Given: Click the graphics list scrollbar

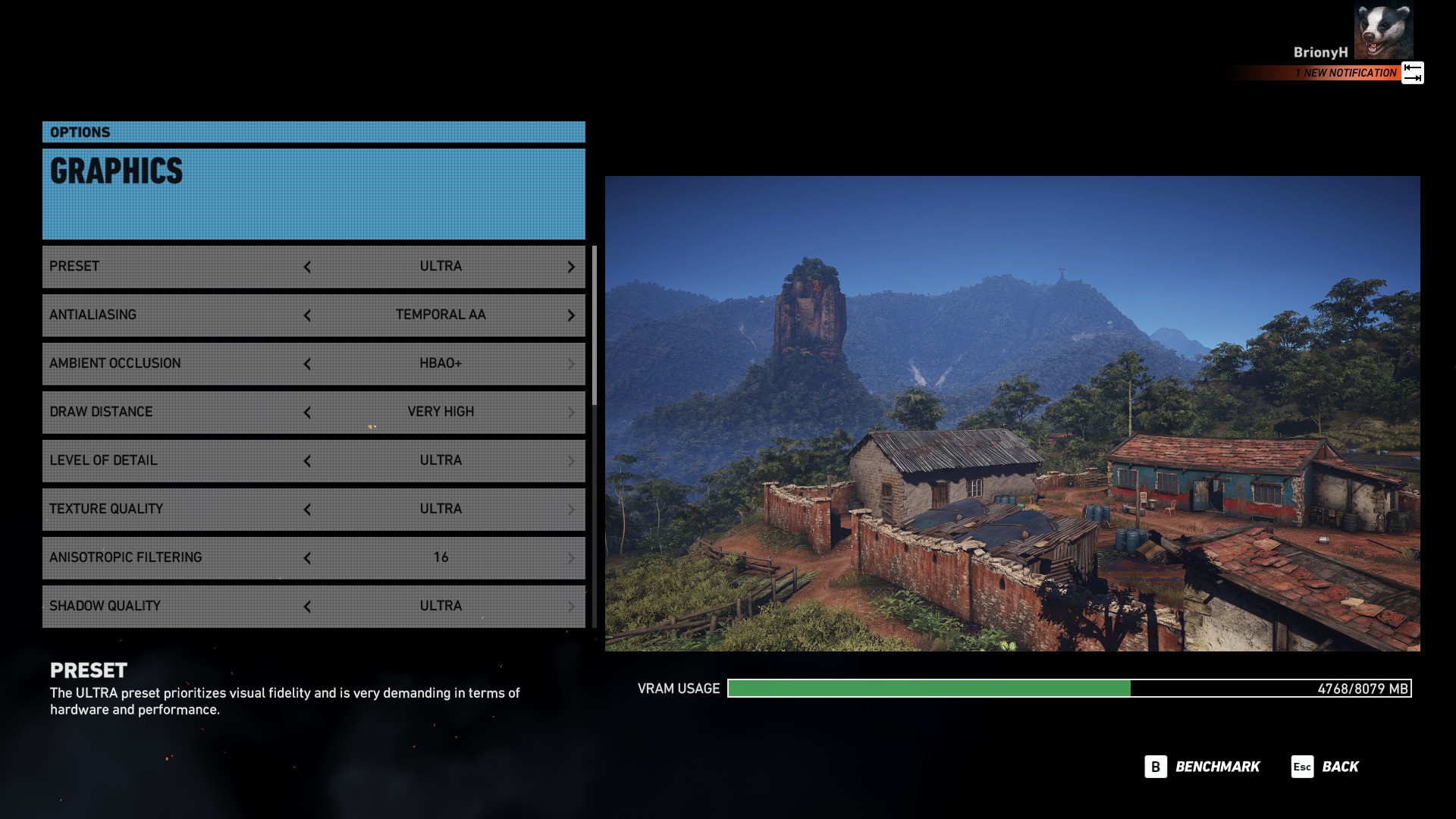Looking at the screenshot, I should (x=595, y=326).
